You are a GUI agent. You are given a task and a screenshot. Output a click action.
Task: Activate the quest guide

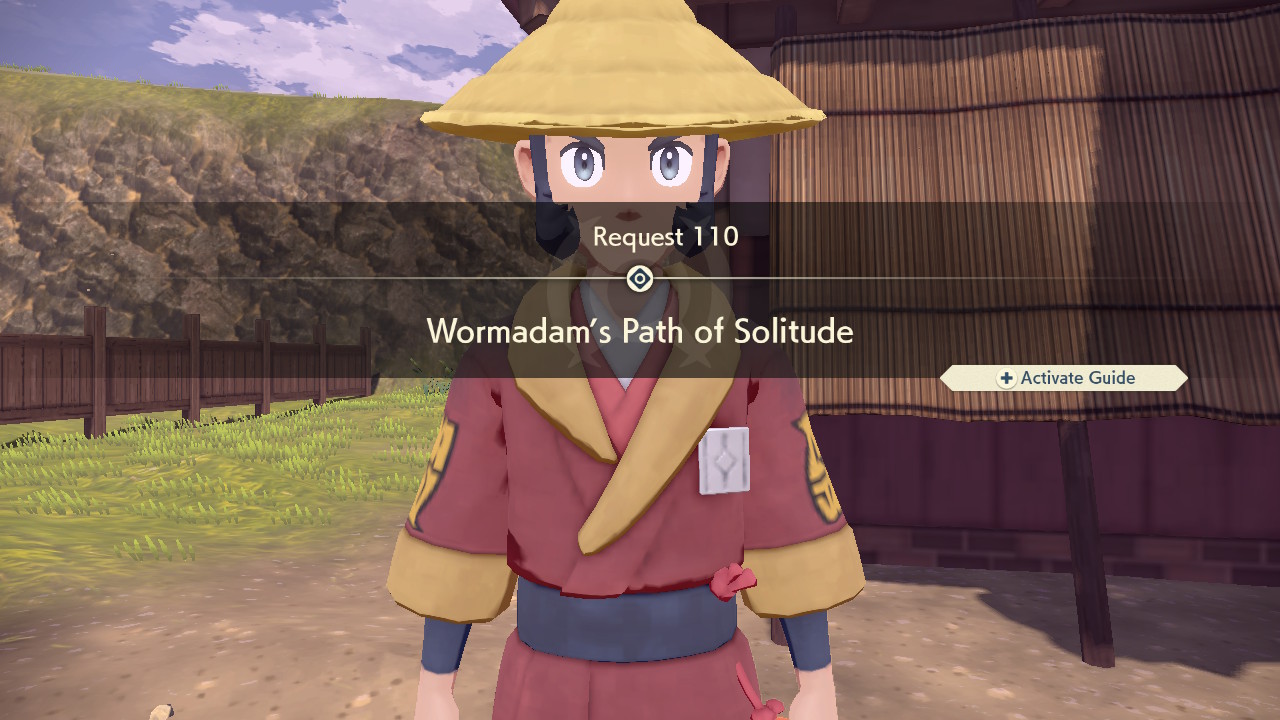(x=1063, y=378)
